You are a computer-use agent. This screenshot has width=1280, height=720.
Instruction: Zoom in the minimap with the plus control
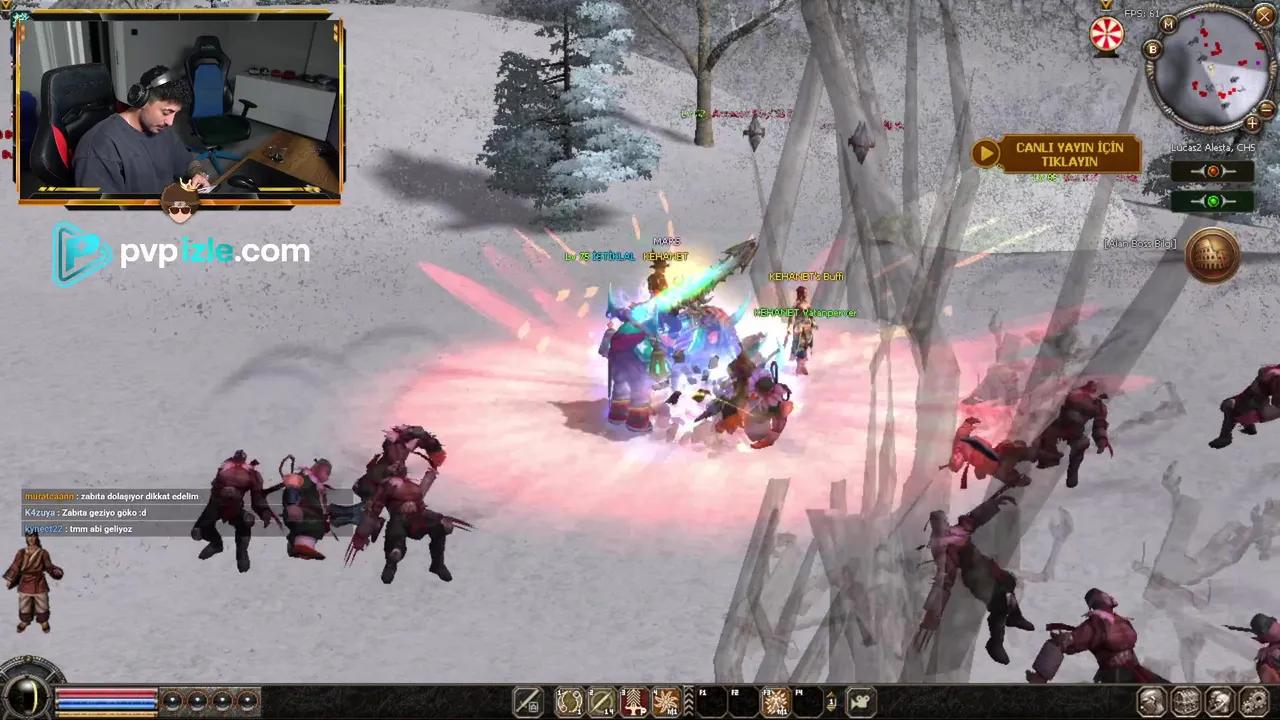tap(1252, 122)
